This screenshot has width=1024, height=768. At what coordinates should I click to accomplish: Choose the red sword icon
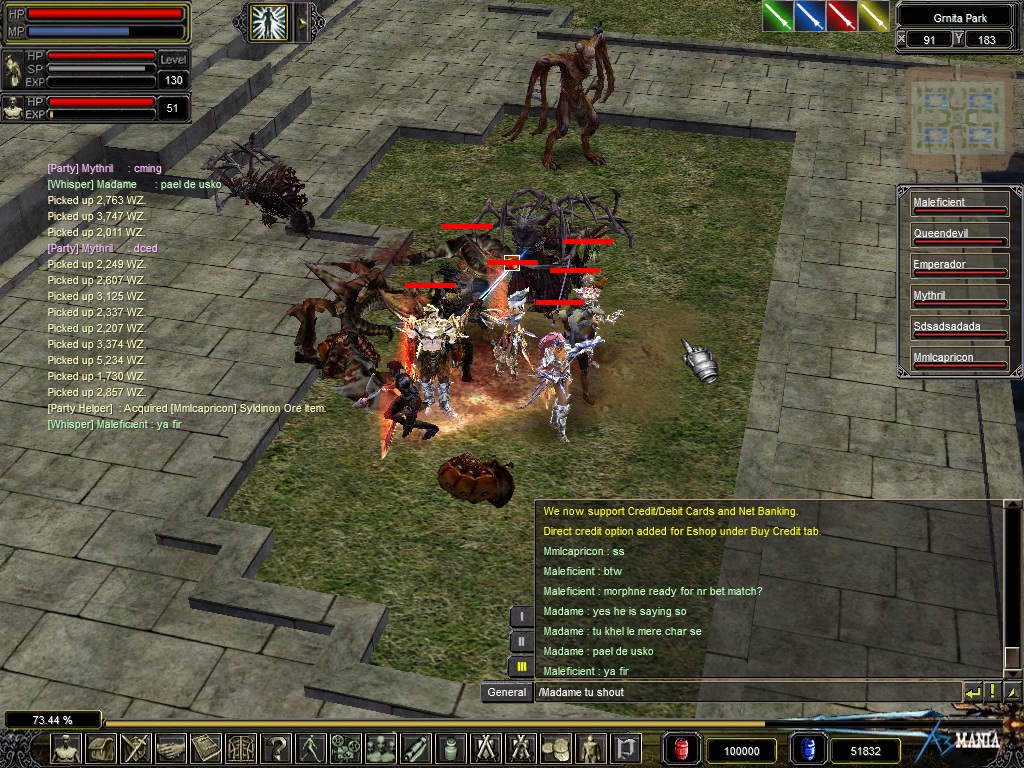coord(841,16)
